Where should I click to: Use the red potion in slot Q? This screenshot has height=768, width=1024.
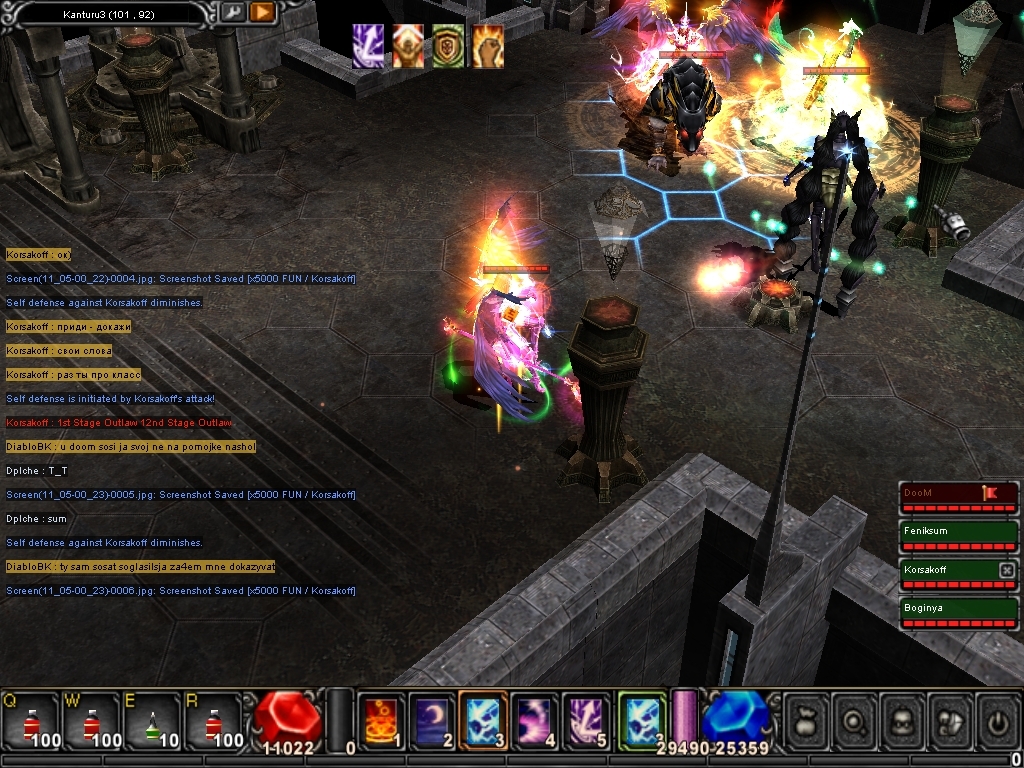coord(30,720)
